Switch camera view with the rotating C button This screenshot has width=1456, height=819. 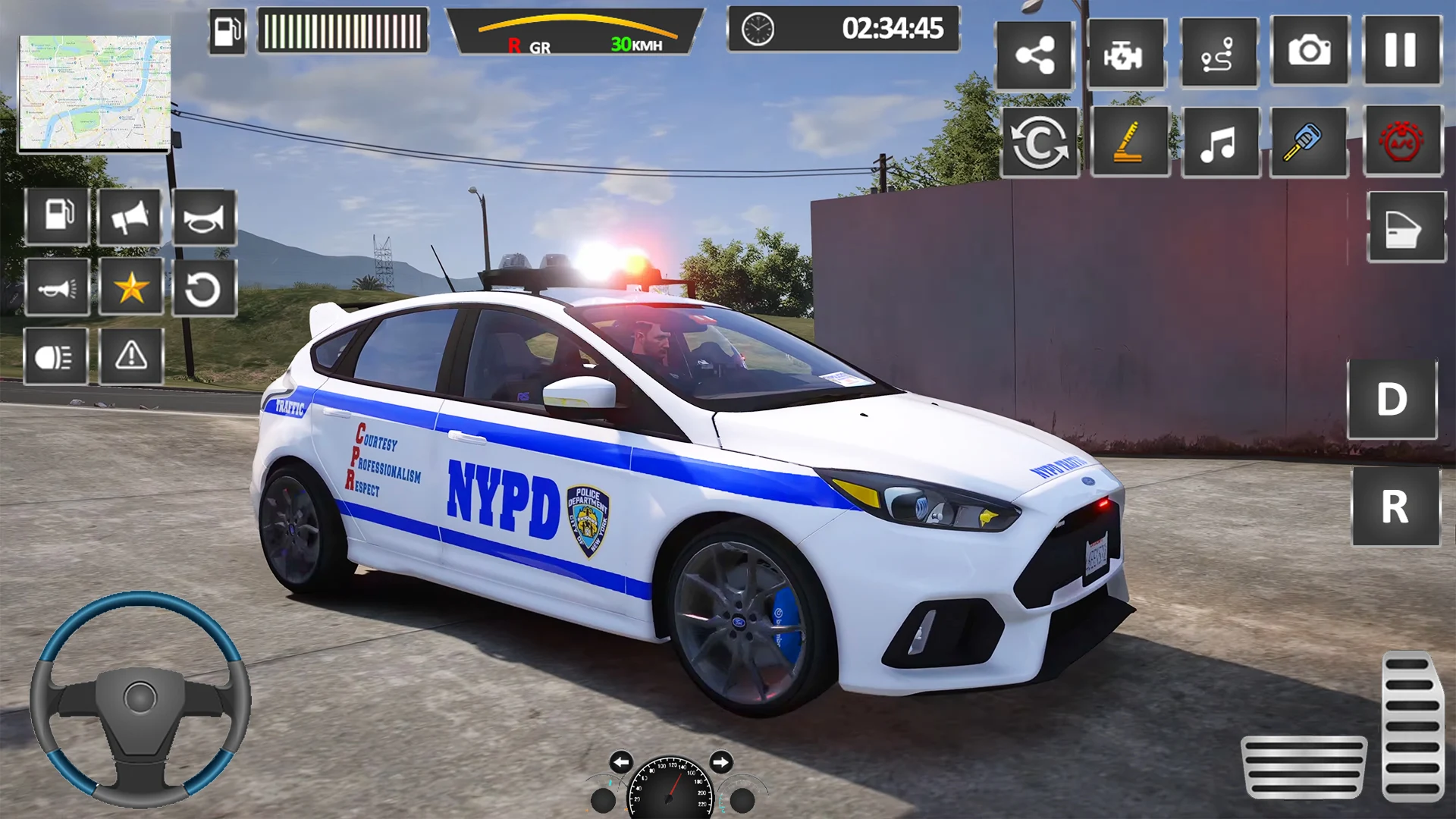coord(1039,142)
